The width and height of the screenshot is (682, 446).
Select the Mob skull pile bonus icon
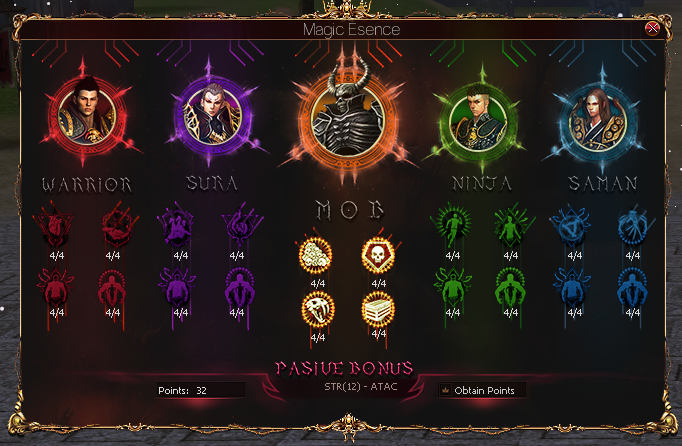pyautogui.click(x=315, y=254)
